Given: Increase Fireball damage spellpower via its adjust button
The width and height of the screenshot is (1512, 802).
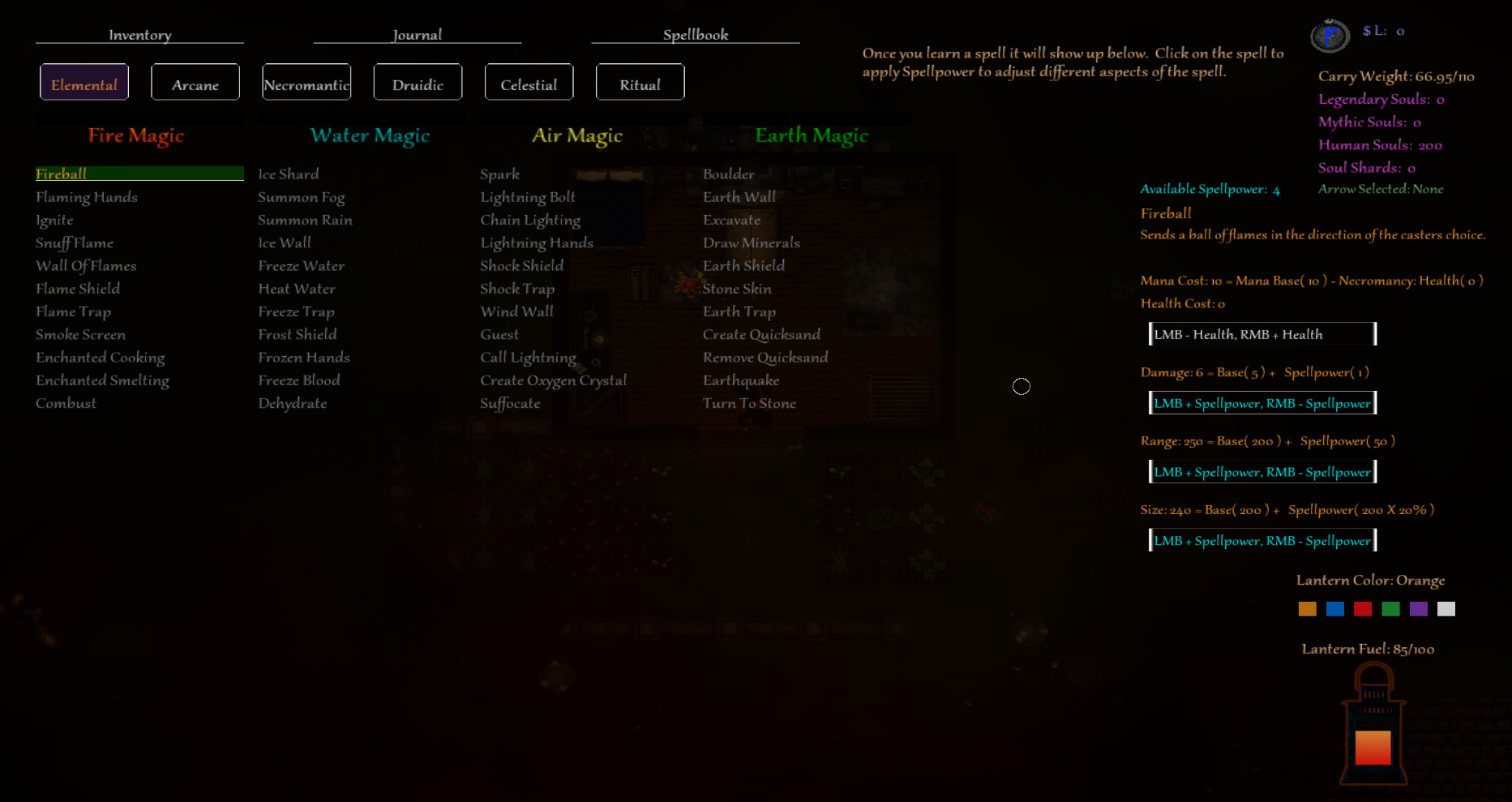Looking at the screenshot, I should (x=1262, y=402).
